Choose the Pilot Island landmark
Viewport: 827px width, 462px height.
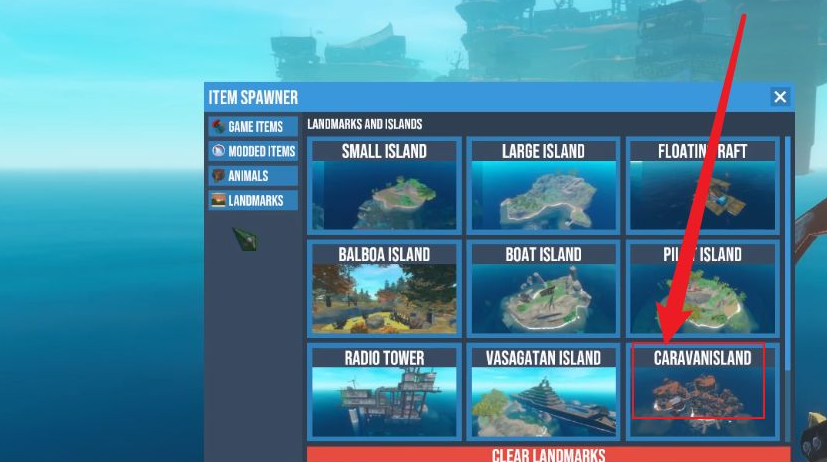pyautogui.click(x=702, y=287)
